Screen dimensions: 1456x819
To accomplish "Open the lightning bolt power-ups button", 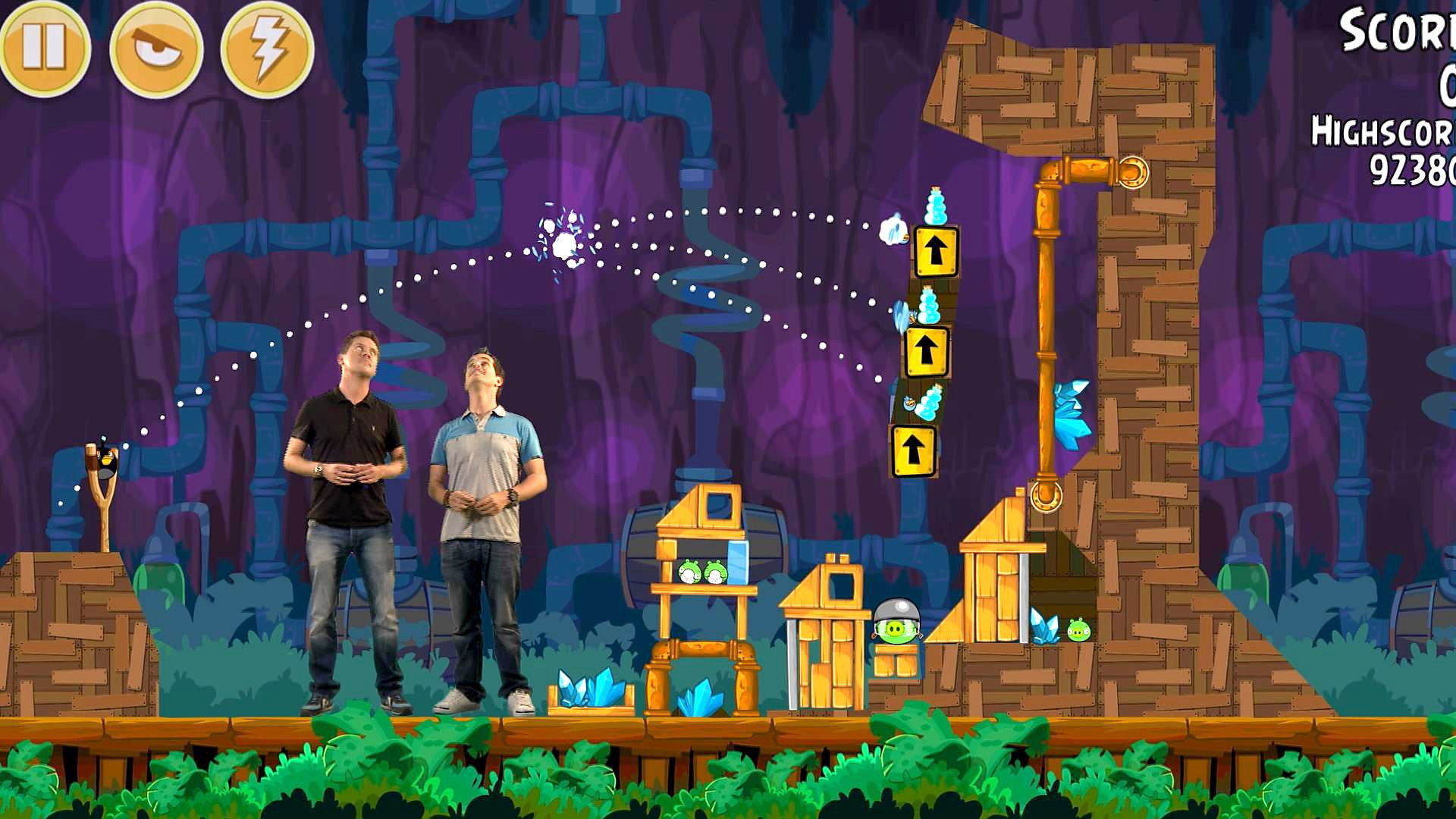I will [267, 49].
